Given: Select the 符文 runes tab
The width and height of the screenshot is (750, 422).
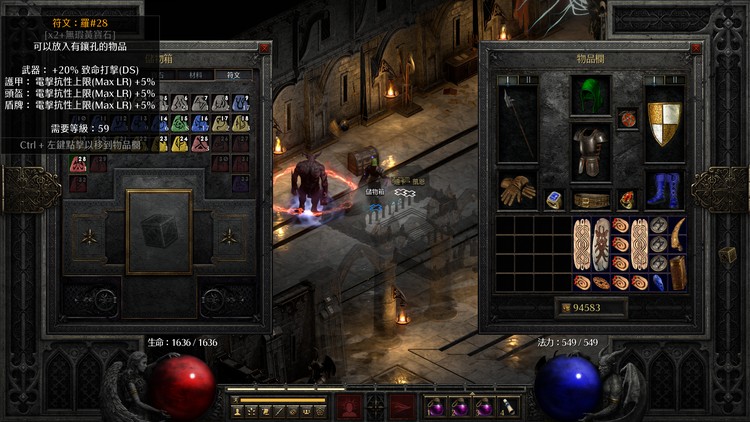Looking at the screenshot, I should coord(233,74).
